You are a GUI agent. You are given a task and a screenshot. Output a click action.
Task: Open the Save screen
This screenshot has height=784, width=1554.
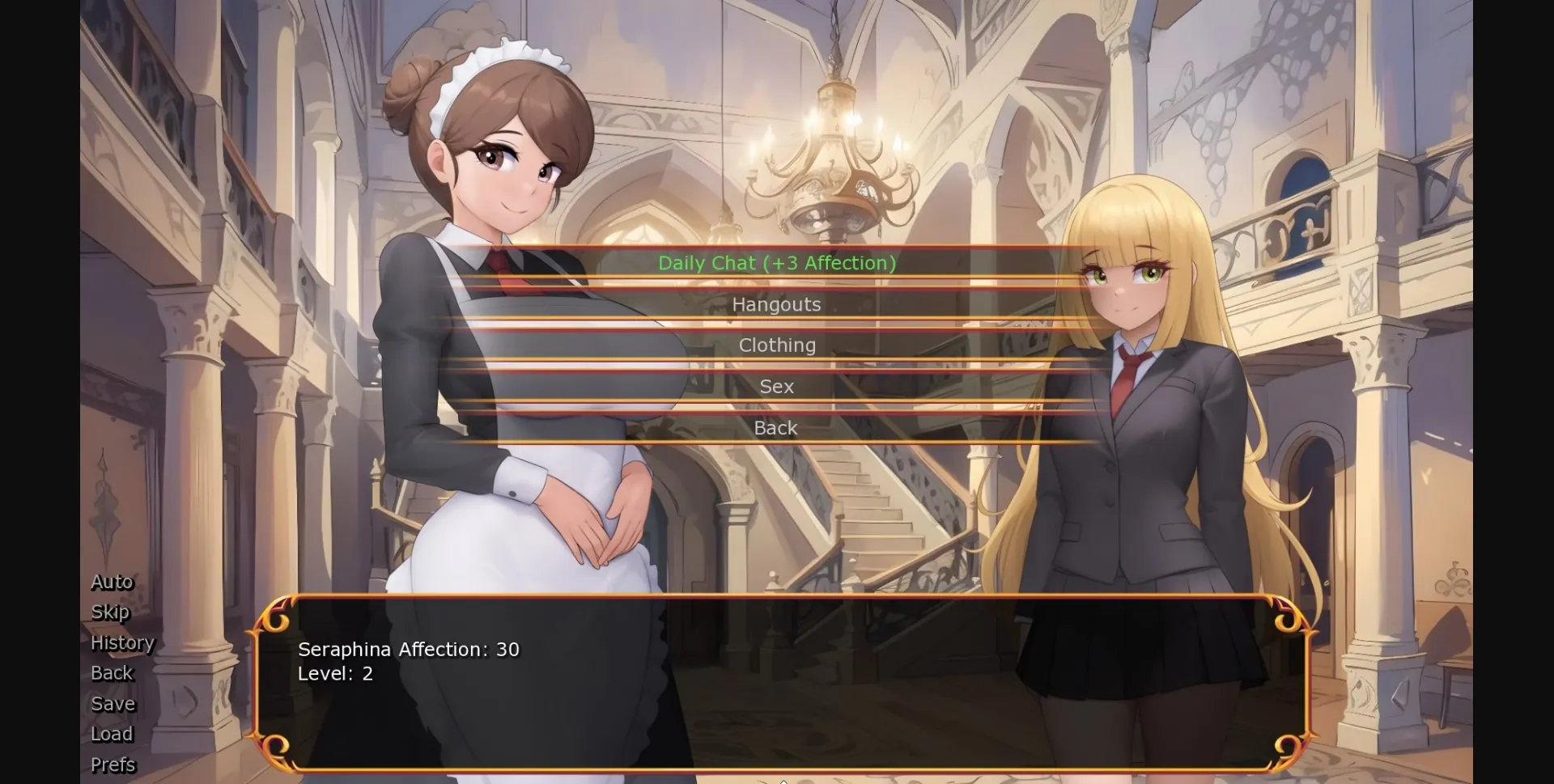[x=113, y=704]
